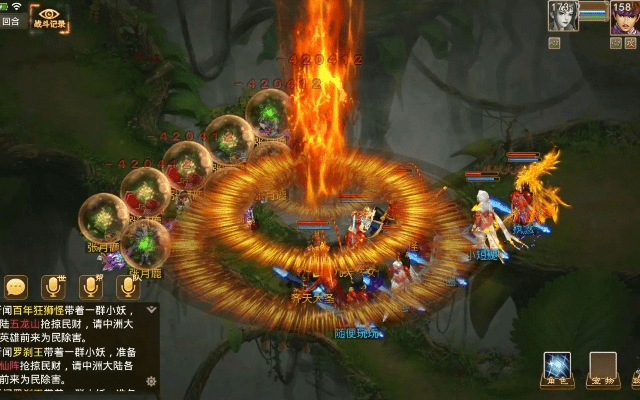Activate the 队 team channel microphone
The height and width of the screenshot is (400, 640).
point(127,286)
